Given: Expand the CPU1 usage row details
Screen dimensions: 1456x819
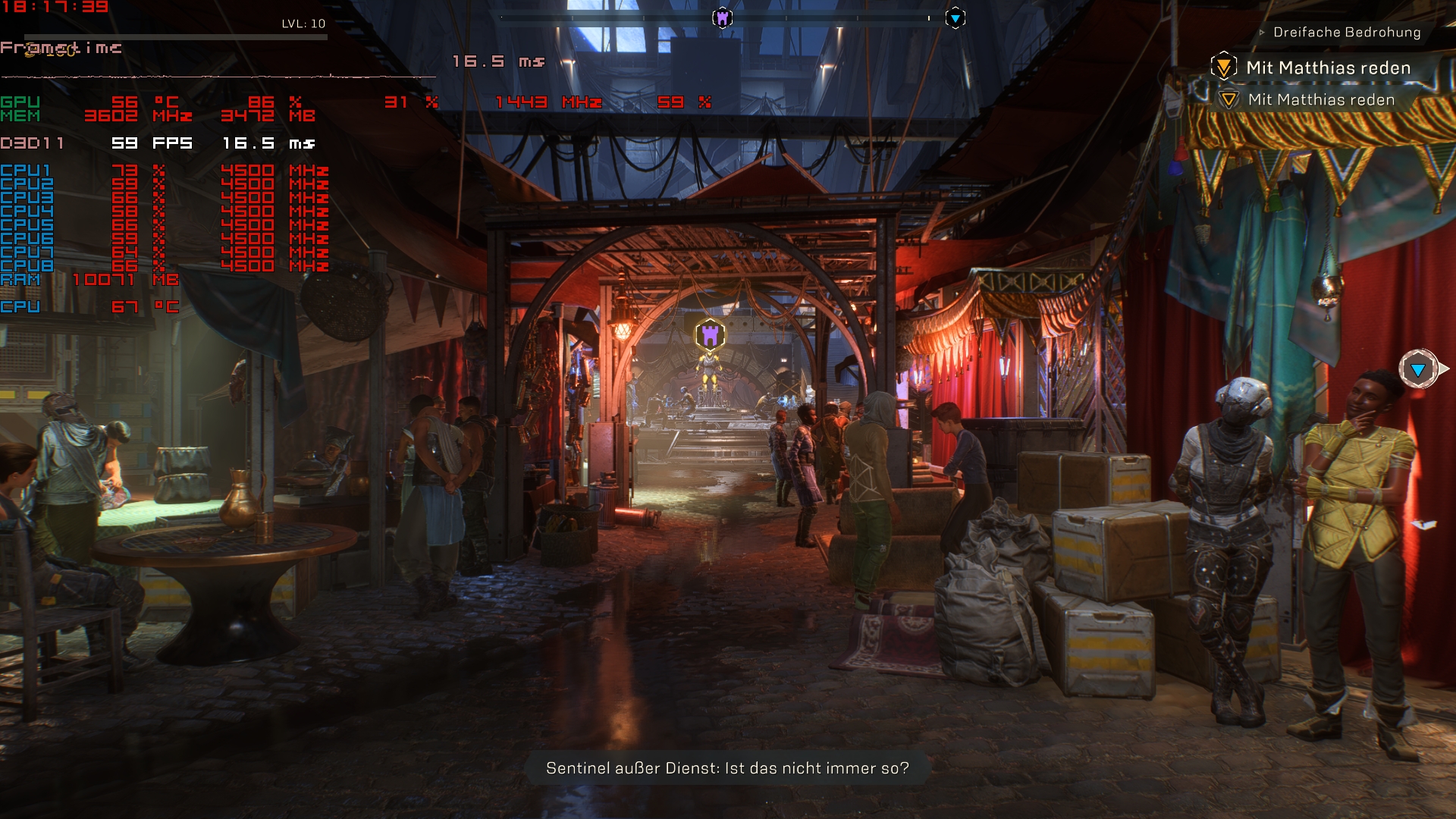Looking at the screenshot, I should pos(27,171).
